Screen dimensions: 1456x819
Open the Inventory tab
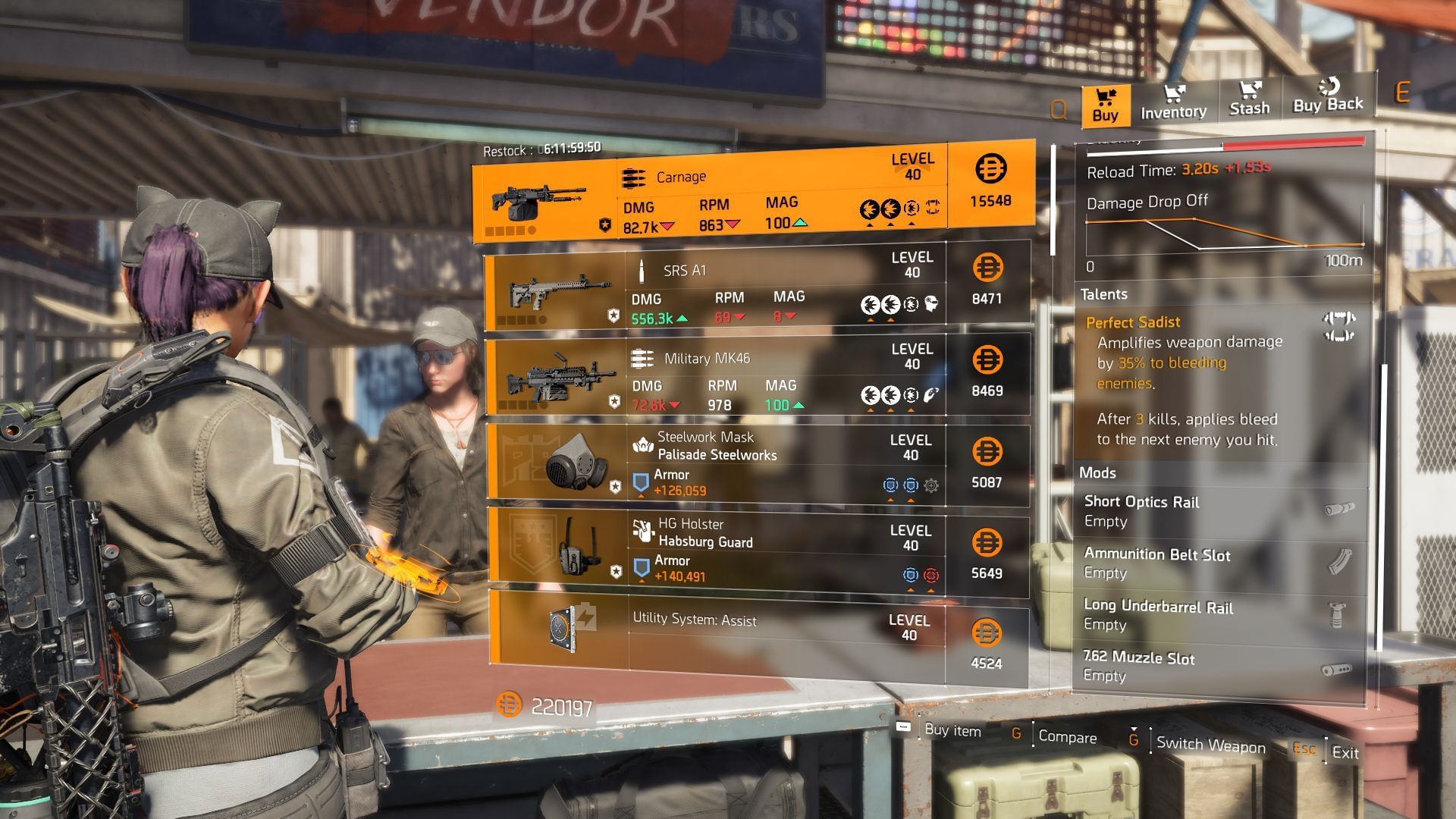1173,103
